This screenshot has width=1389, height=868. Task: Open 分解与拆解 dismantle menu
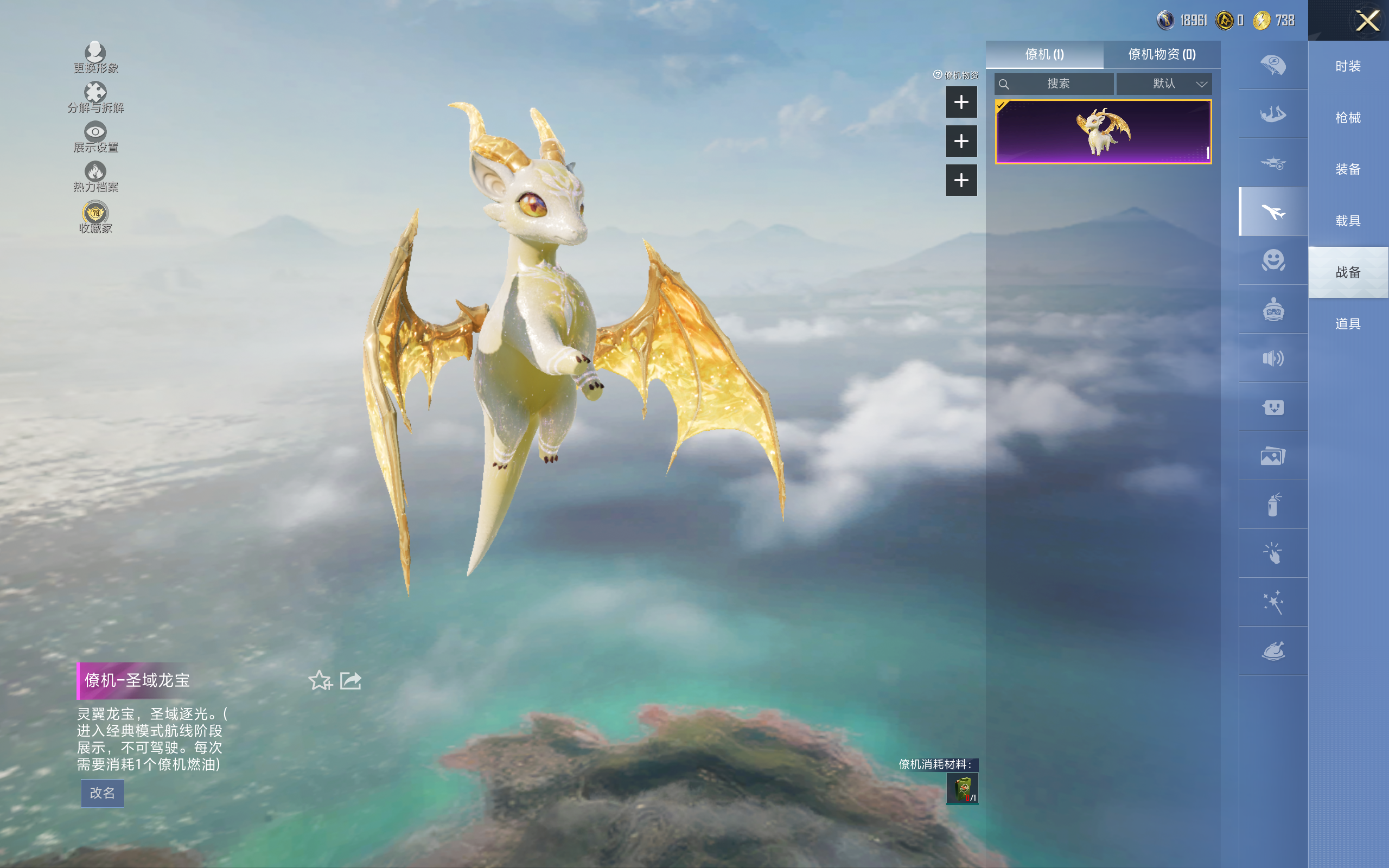[x=95, y=97]
